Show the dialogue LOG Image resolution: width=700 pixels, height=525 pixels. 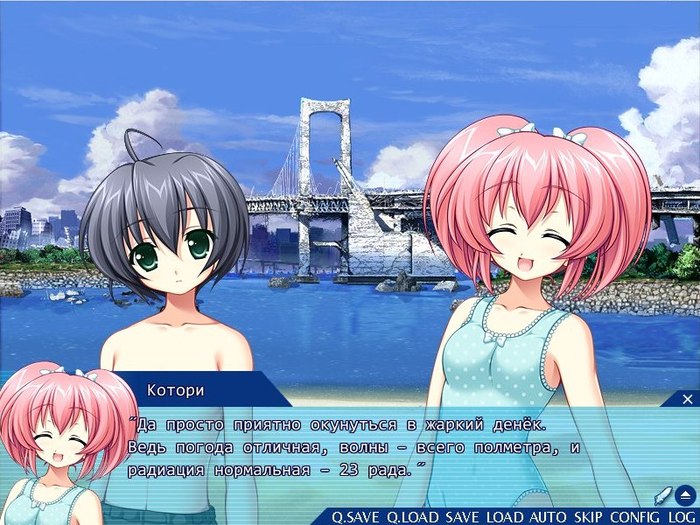point(680,516)
